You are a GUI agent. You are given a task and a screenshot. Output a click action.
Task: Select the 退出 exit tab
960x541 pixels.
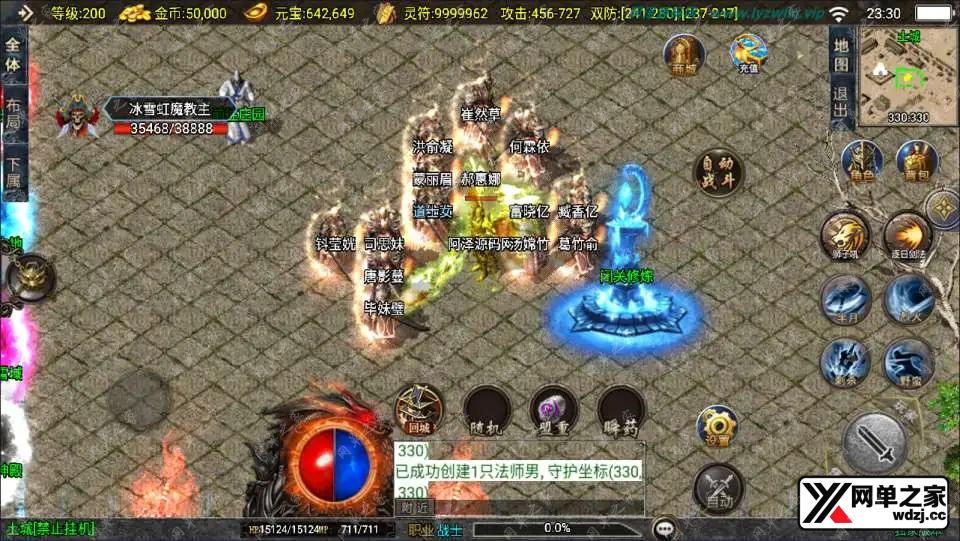click(x=841, y=101)
